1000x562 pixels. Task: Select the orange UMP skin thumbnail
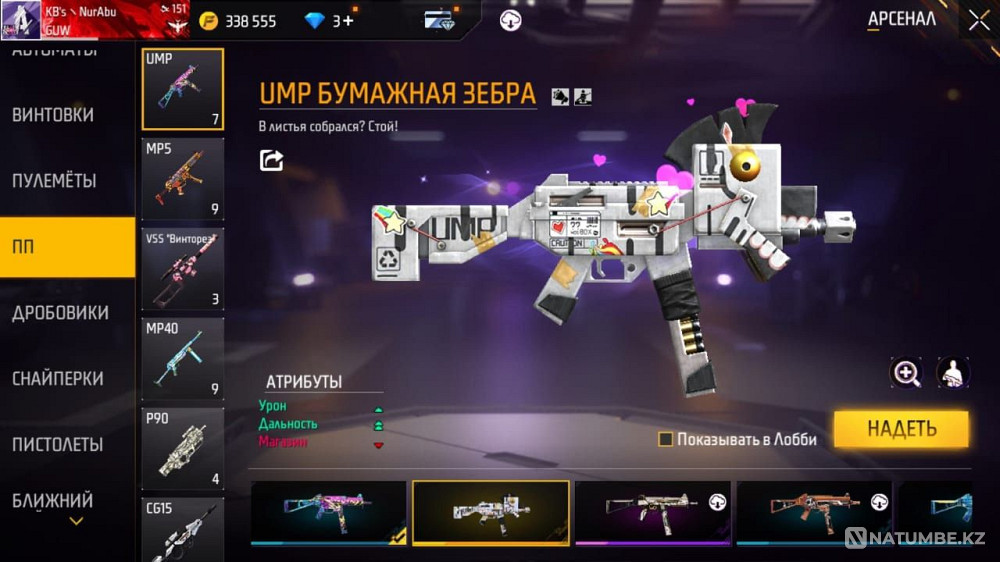pyautogui.click(x=814, y=512)
